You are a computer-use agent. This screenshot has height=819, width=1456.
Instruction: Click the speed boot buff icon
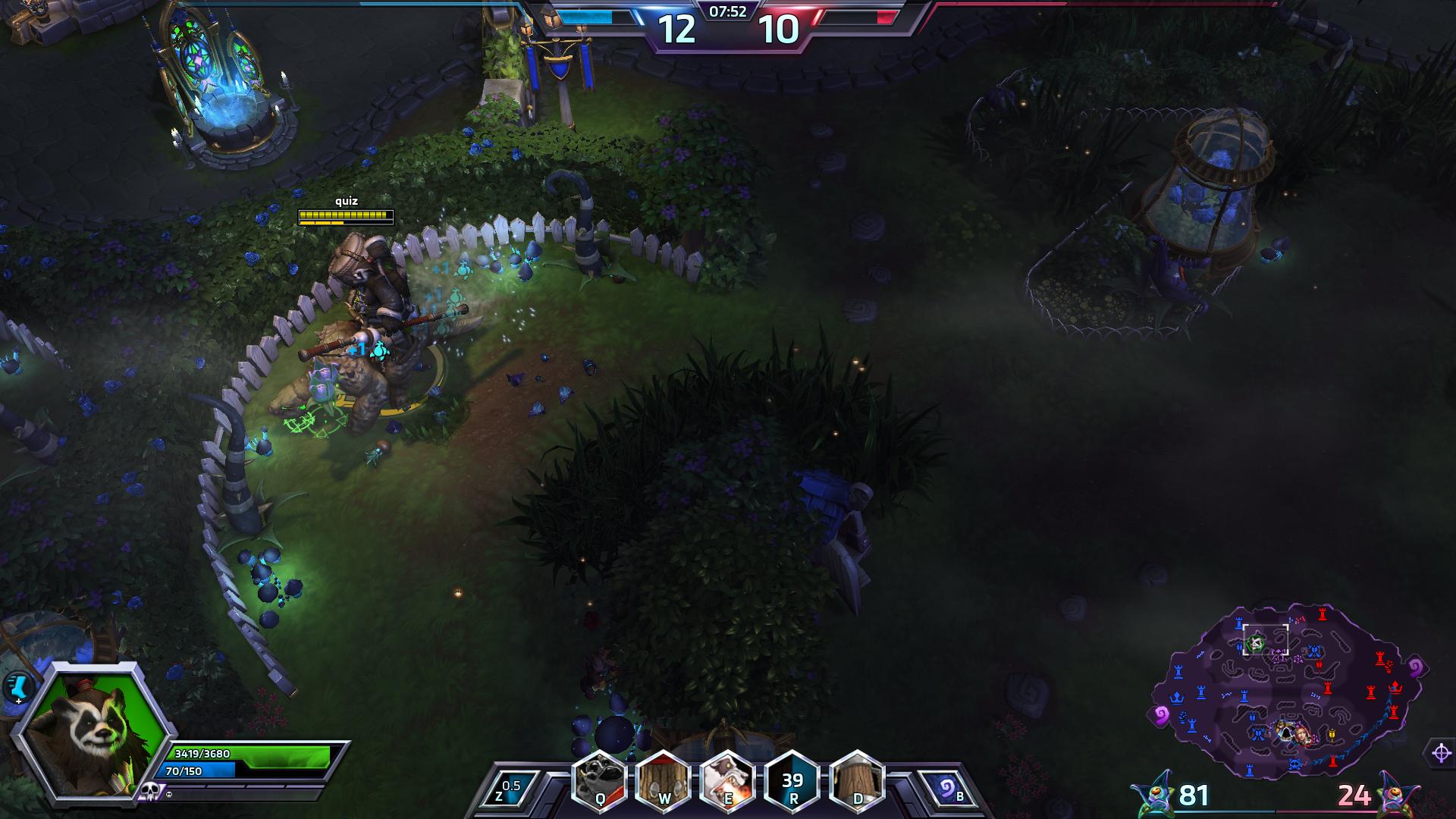[x=15, y=688]
